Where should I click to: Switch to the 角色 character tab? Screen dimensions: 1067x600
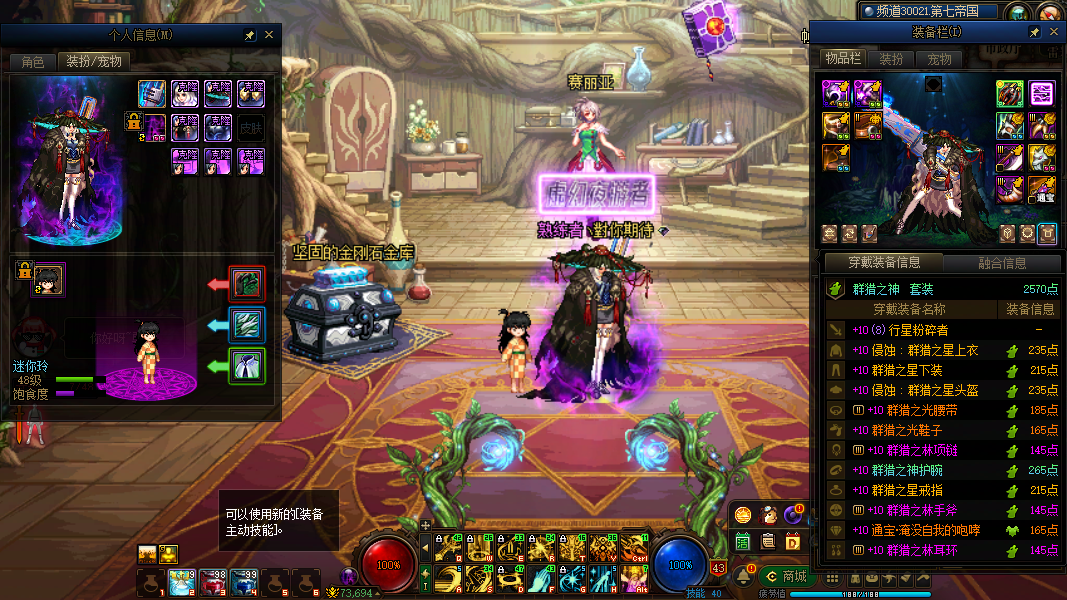click(32, 61)
